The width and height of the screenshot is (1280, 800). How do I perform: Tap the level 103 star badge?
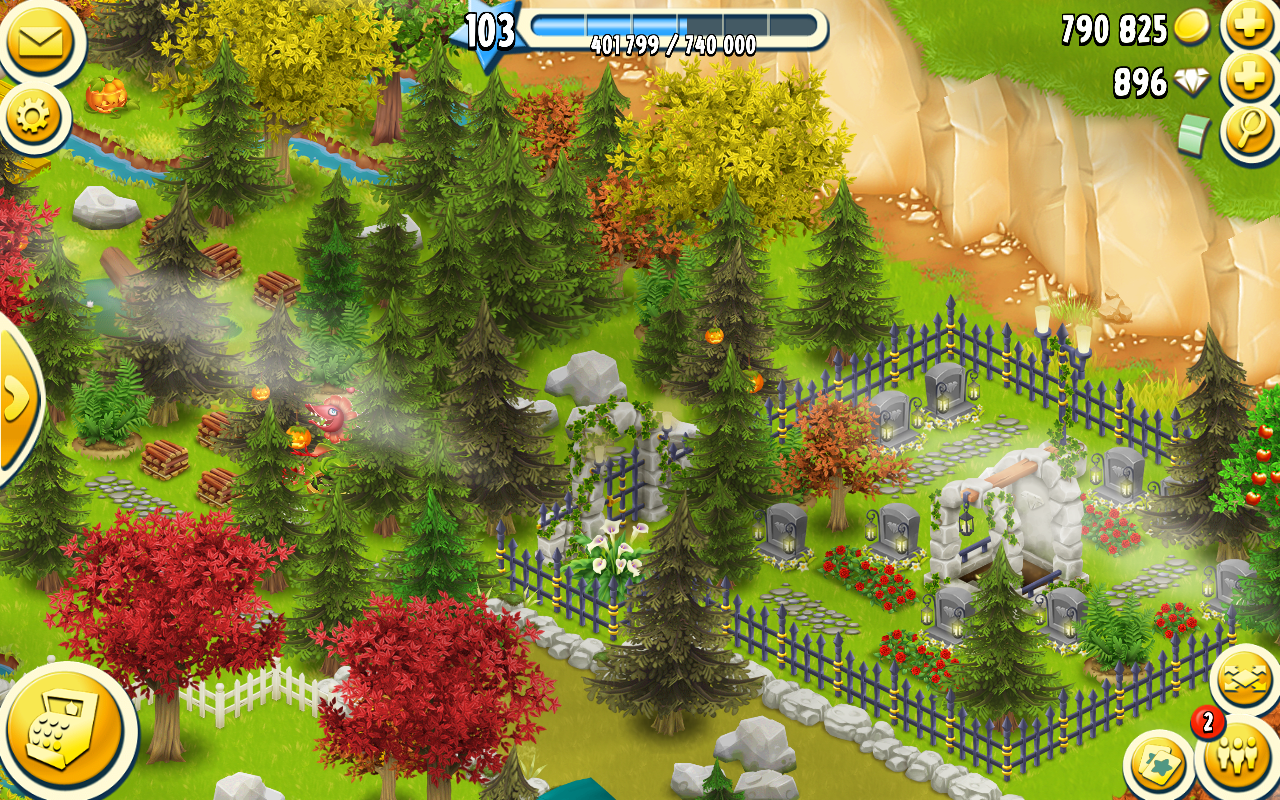point(487,32)
